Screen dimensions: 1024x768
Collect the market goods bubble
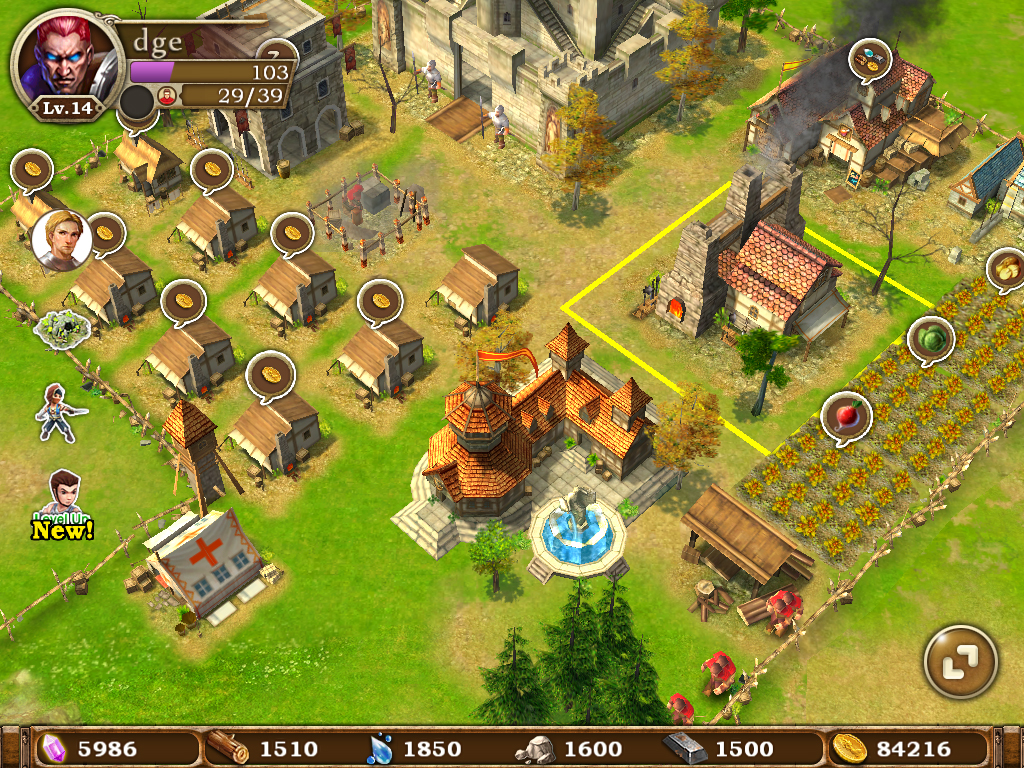870,59
